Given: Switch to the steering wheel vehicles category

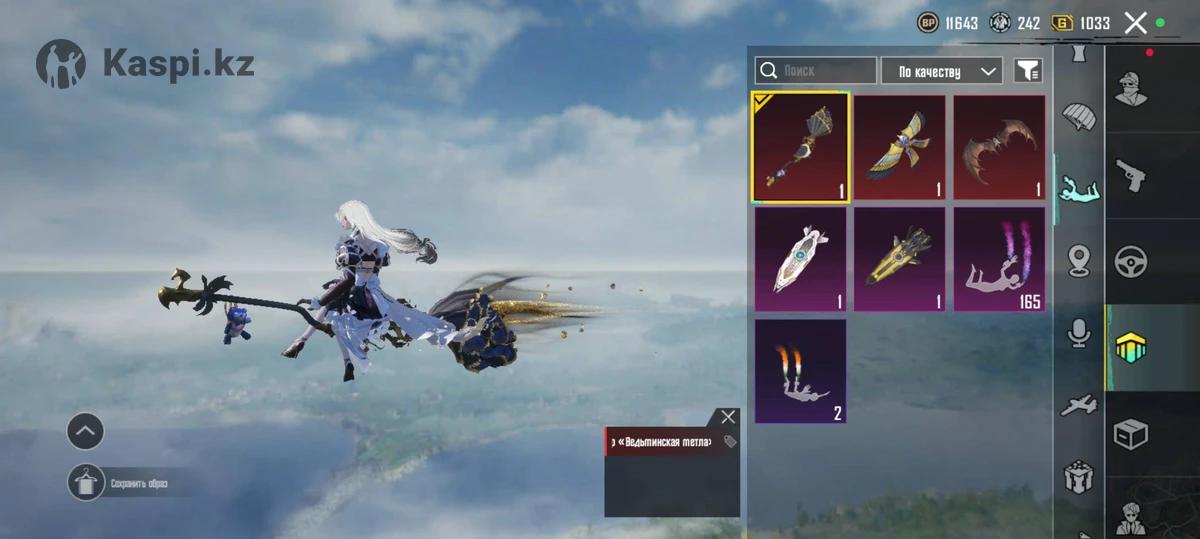Looking at the screenshot, I should [x=1131, y=262].
